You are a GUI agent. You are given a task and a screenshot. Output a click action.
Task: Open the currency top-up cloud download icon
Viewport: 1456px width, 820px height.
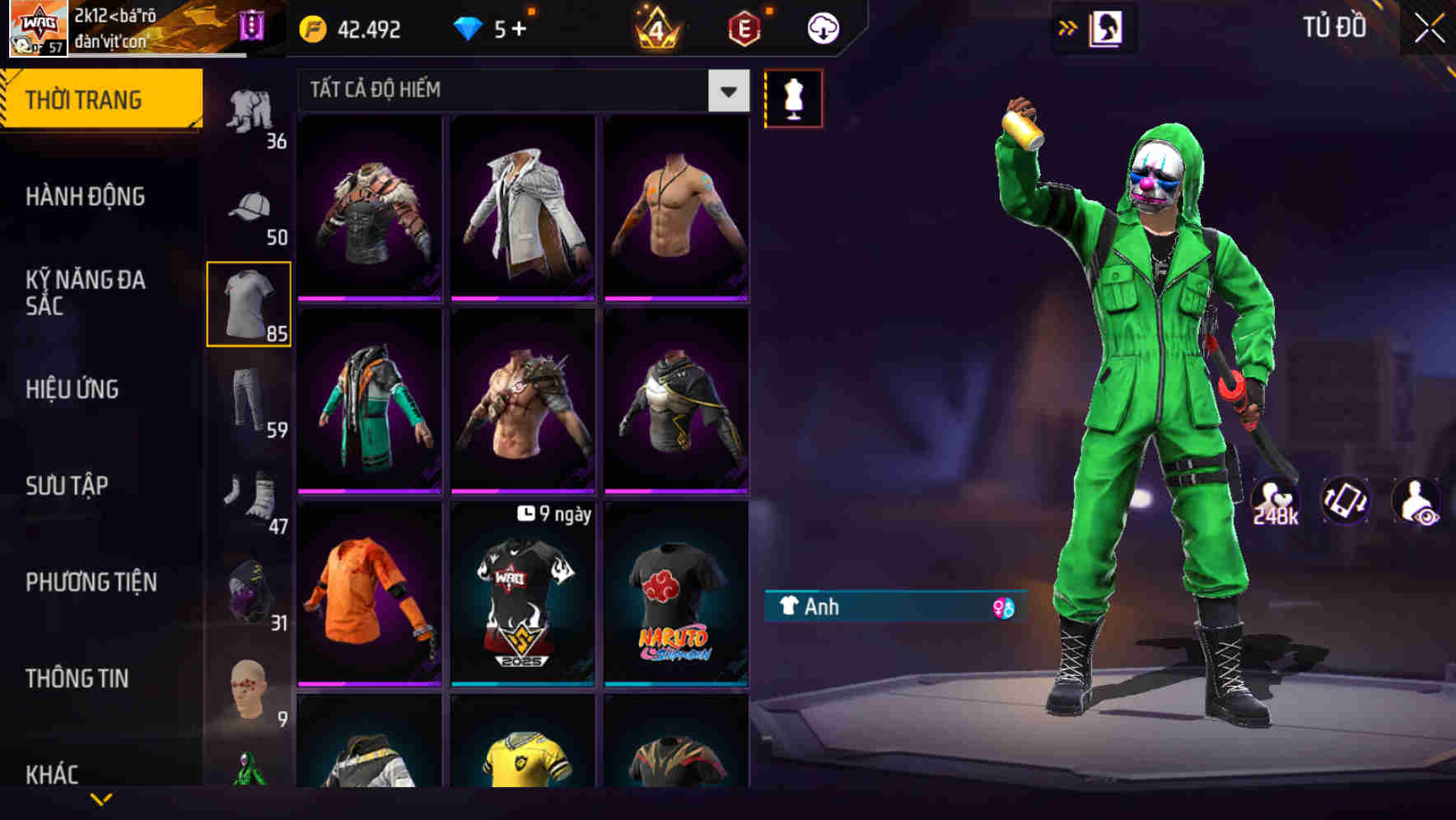click(823, 27)
